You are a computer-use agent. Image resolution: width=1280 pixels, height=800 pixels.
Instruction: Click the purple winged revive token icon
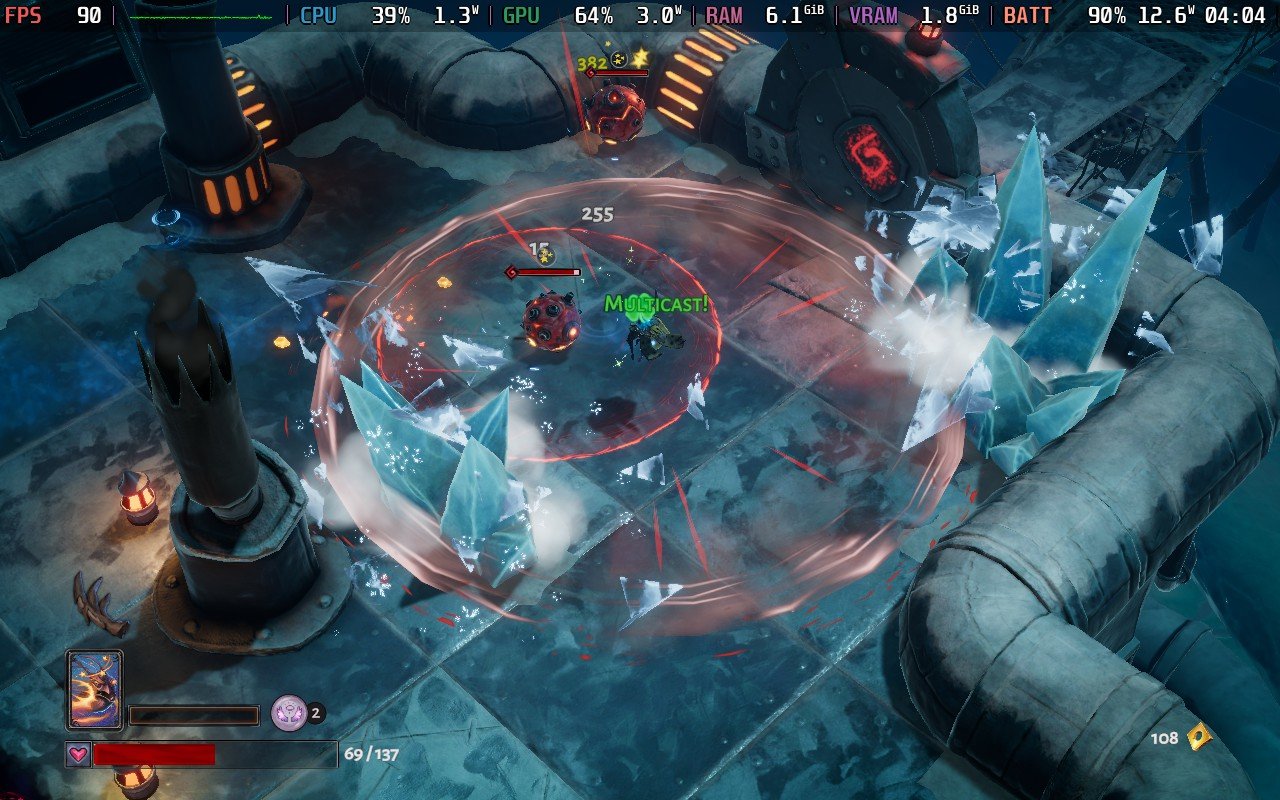coord(288,713)
